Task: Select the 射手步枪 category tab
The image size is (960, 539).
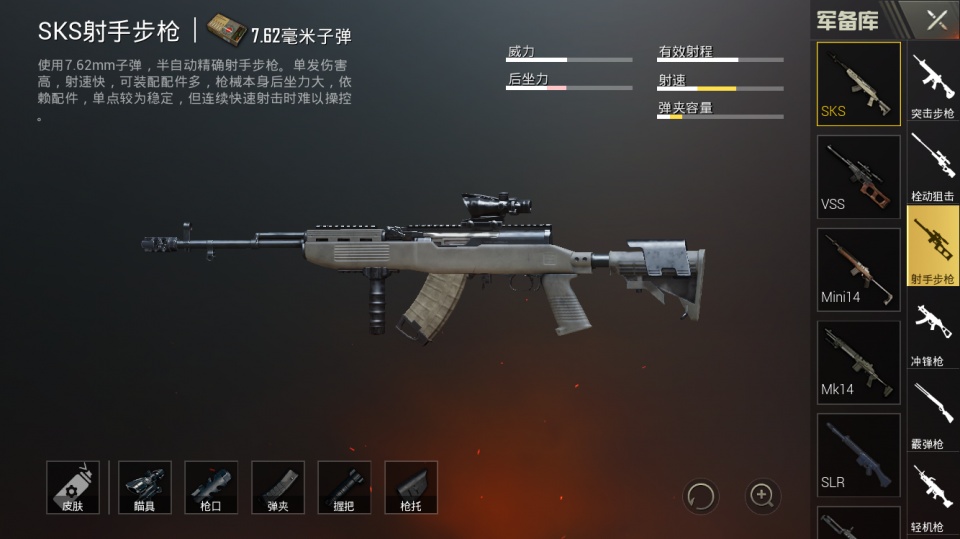Action: tap(932, 246)
